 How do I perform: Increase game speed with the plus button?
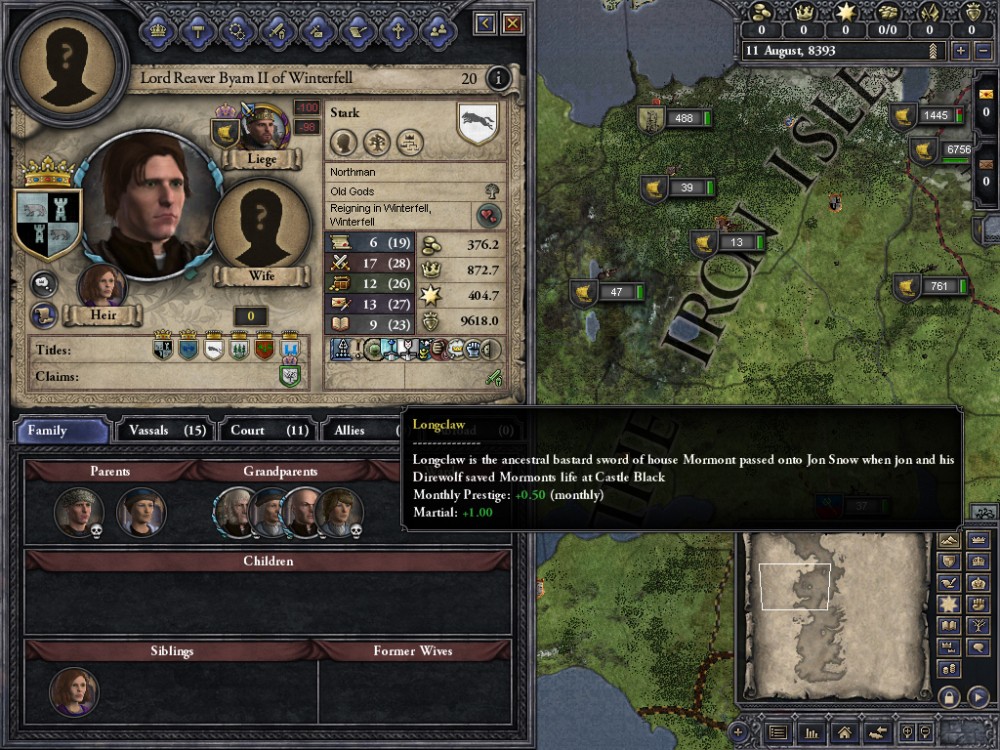tap(961, 50)
